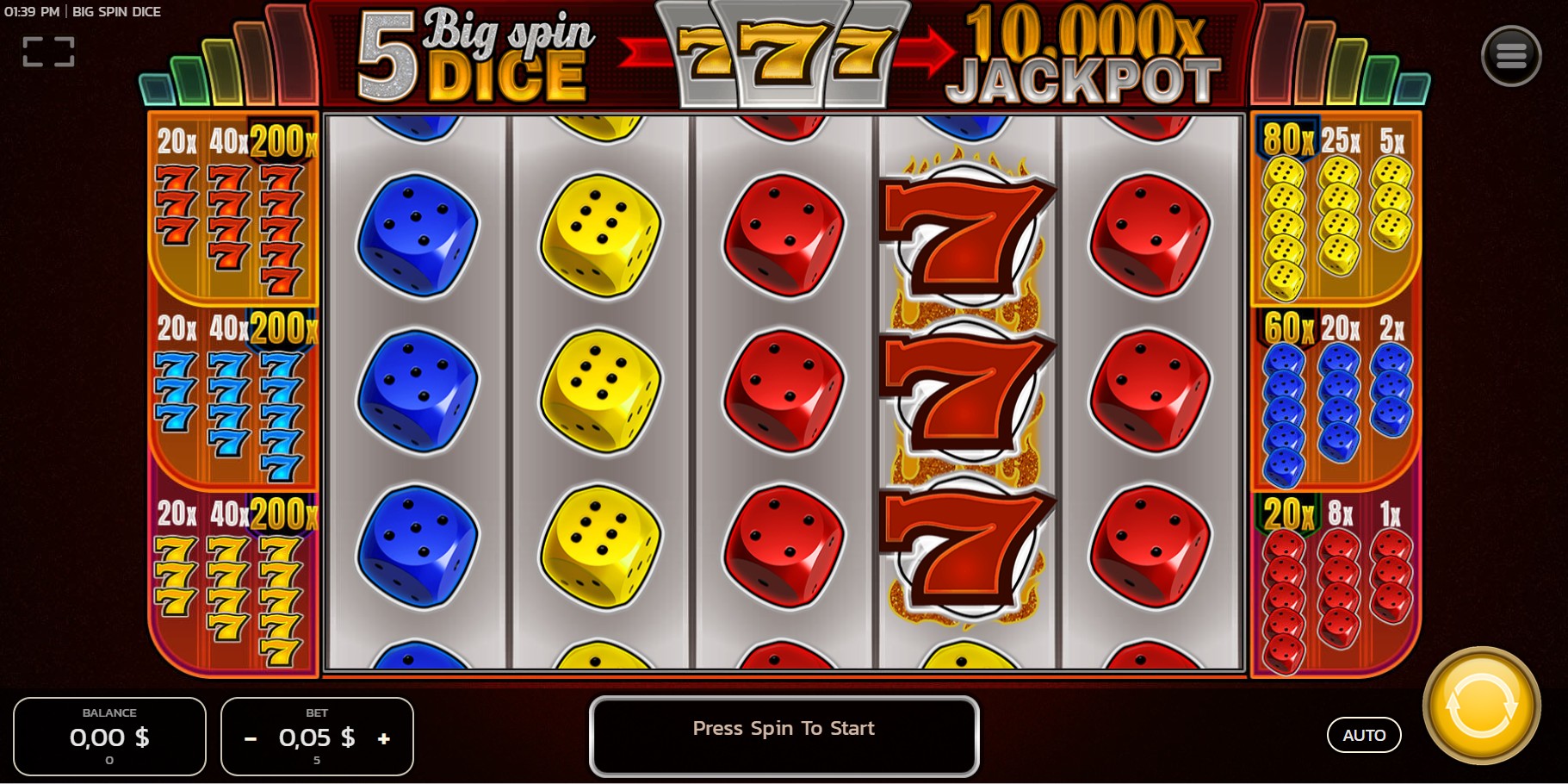Image resolution: width=1568 pixels, height=784 pixels.
Task: Enable the AUTO spin mode
Action: coord(1364,735)
